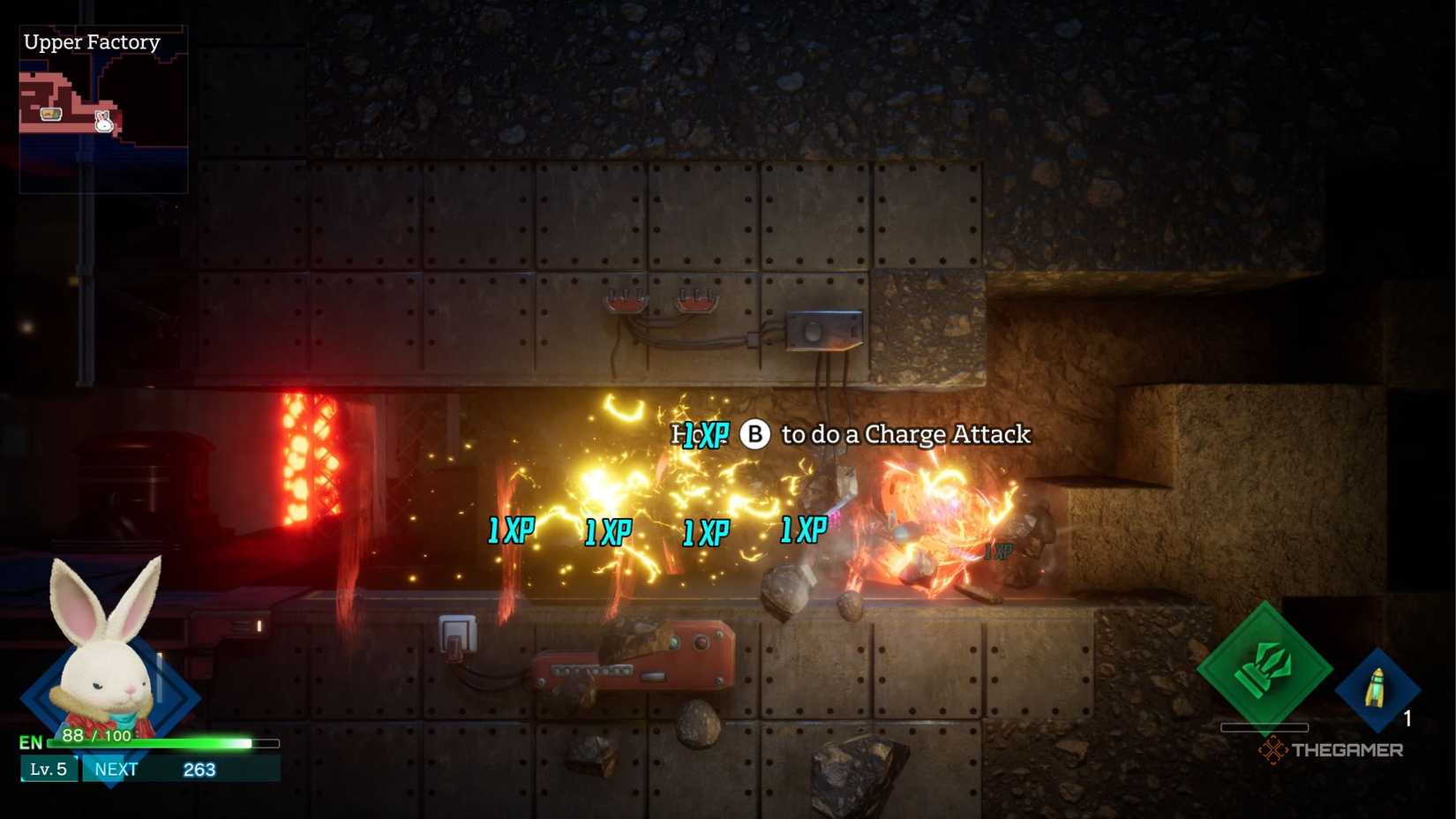
Task: Toggle the bomb ability cooldown gauge
Action: [1264, 727]
